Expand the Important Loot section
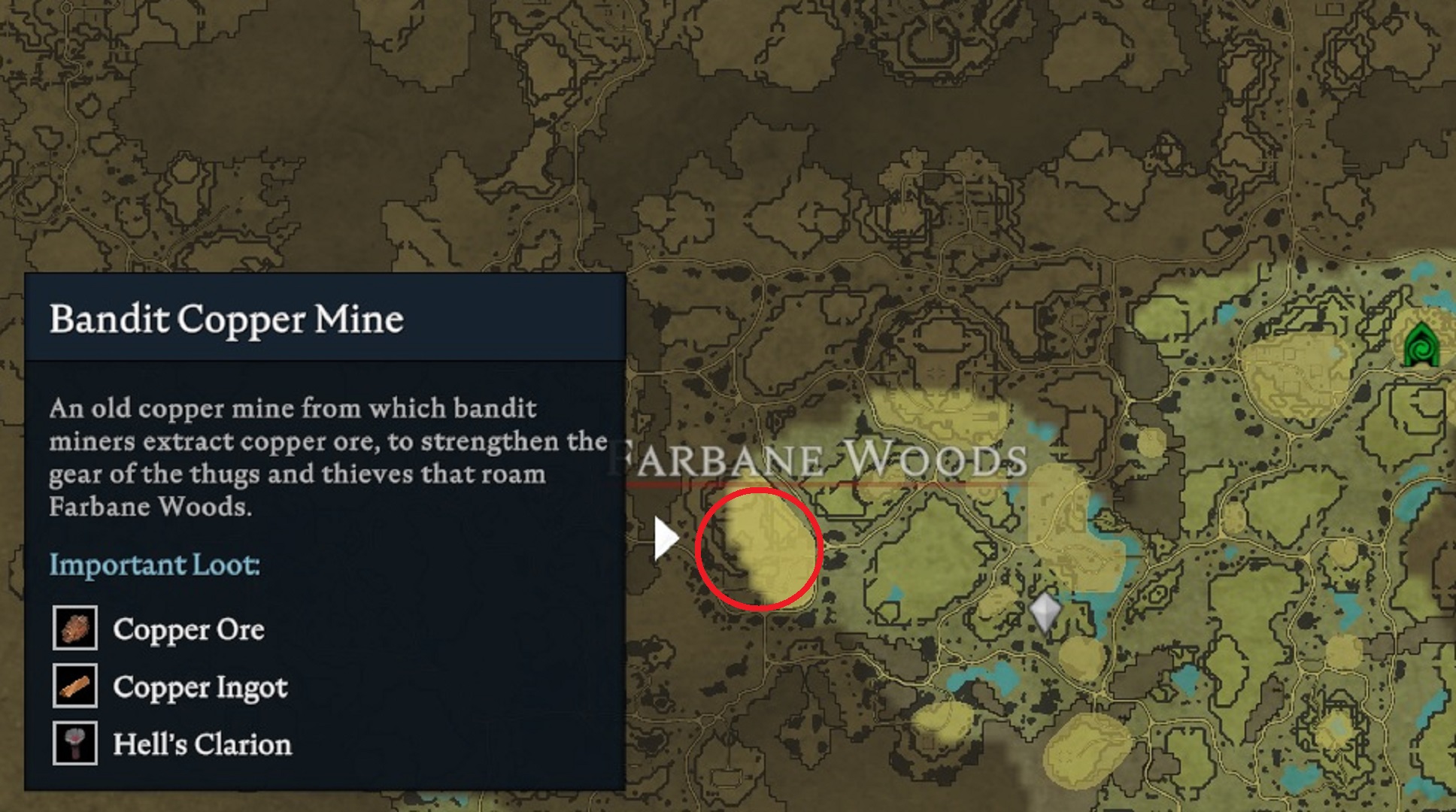 pos(153,565)
